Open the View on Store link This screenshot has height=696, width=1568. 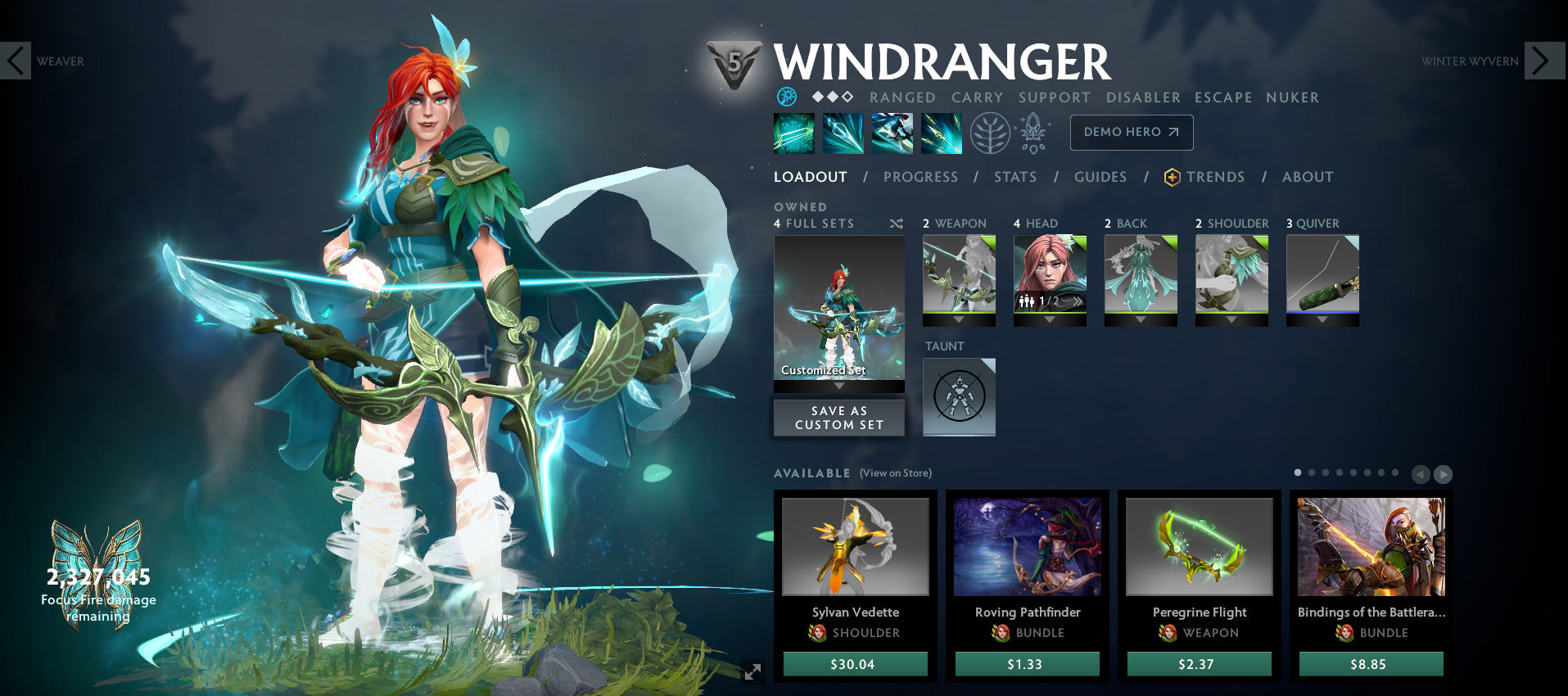point(895,472)
